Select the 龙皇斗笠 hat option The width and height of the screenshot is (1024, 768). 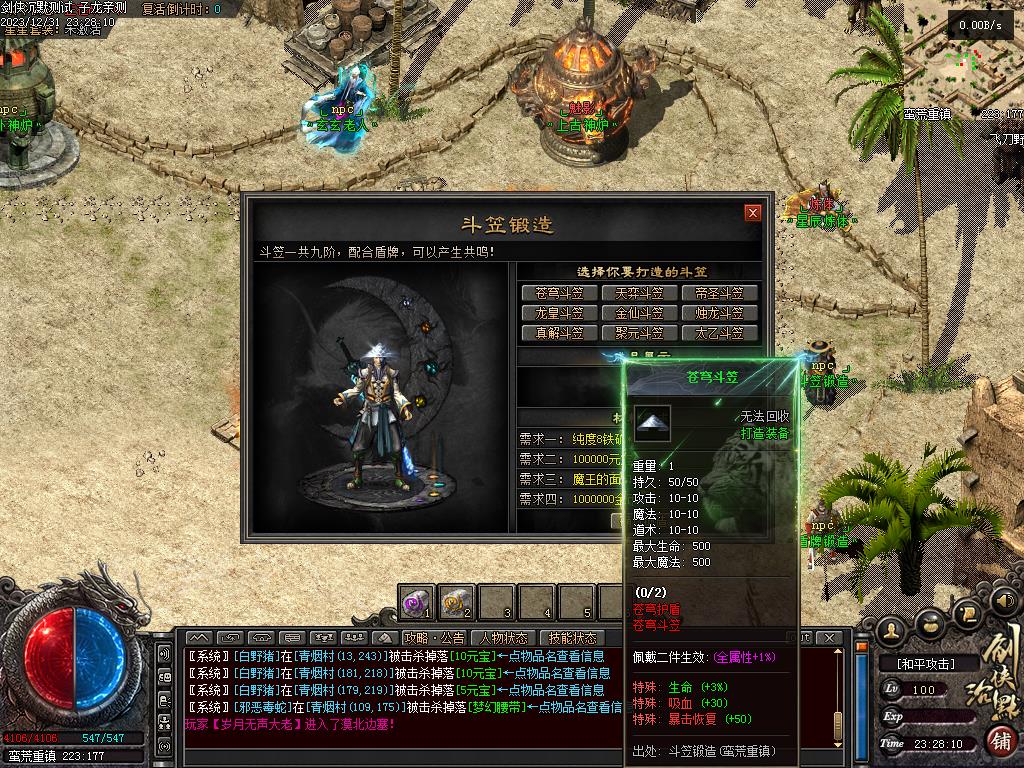[x=559, y=313]
